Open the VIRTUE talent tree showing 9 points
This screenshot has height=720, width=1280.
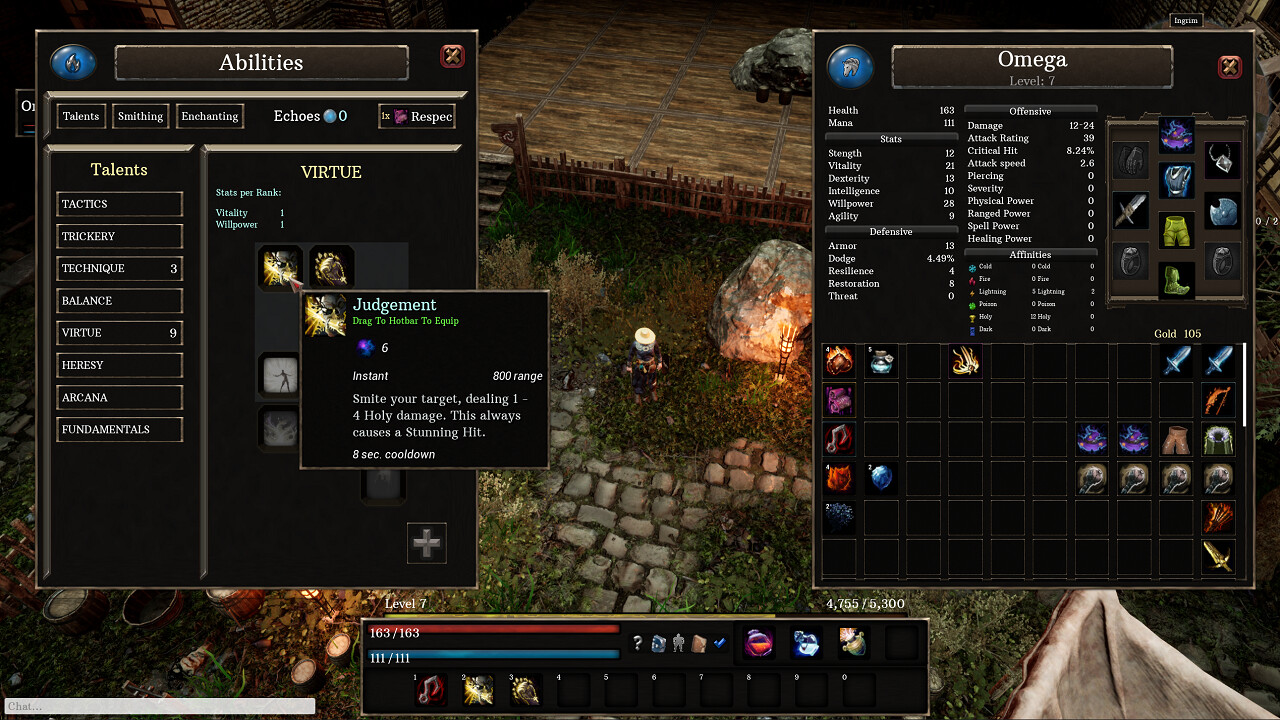tap(119, 332)
